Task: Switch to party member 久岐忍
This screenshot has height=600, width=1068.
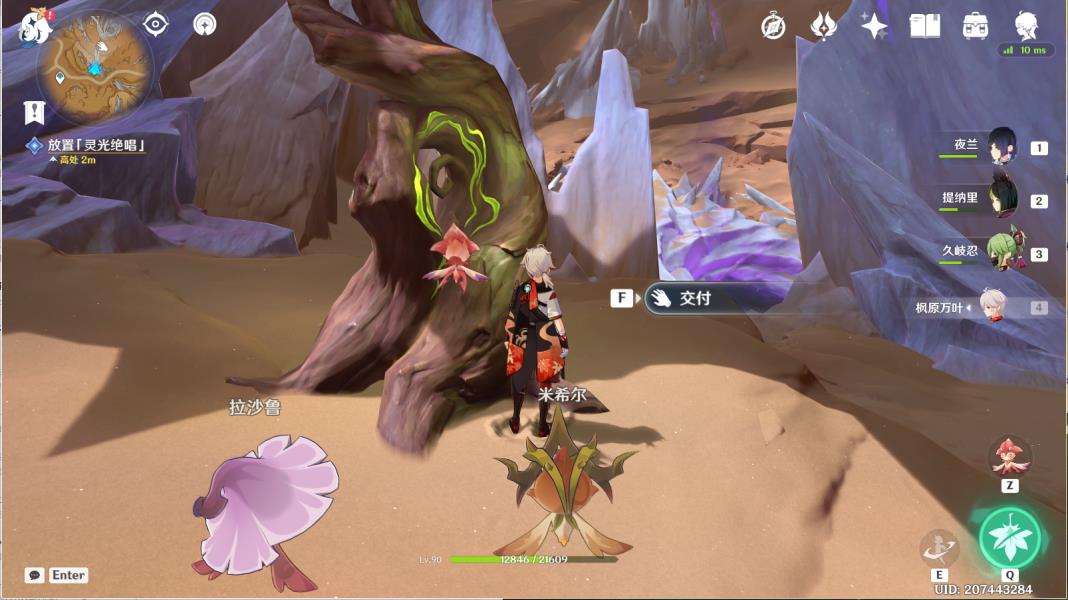Action: [1001, 253]
